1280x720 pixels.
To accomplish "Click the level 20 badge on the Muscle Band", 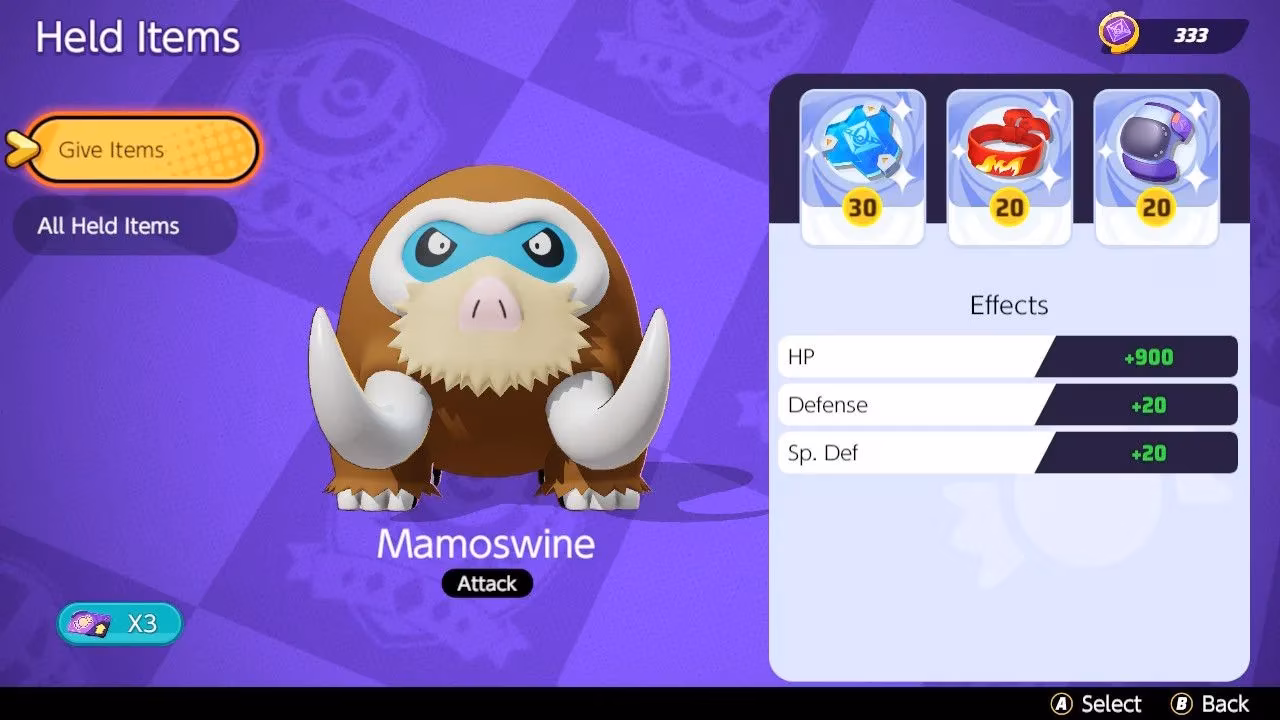I will click(1009, 209).
